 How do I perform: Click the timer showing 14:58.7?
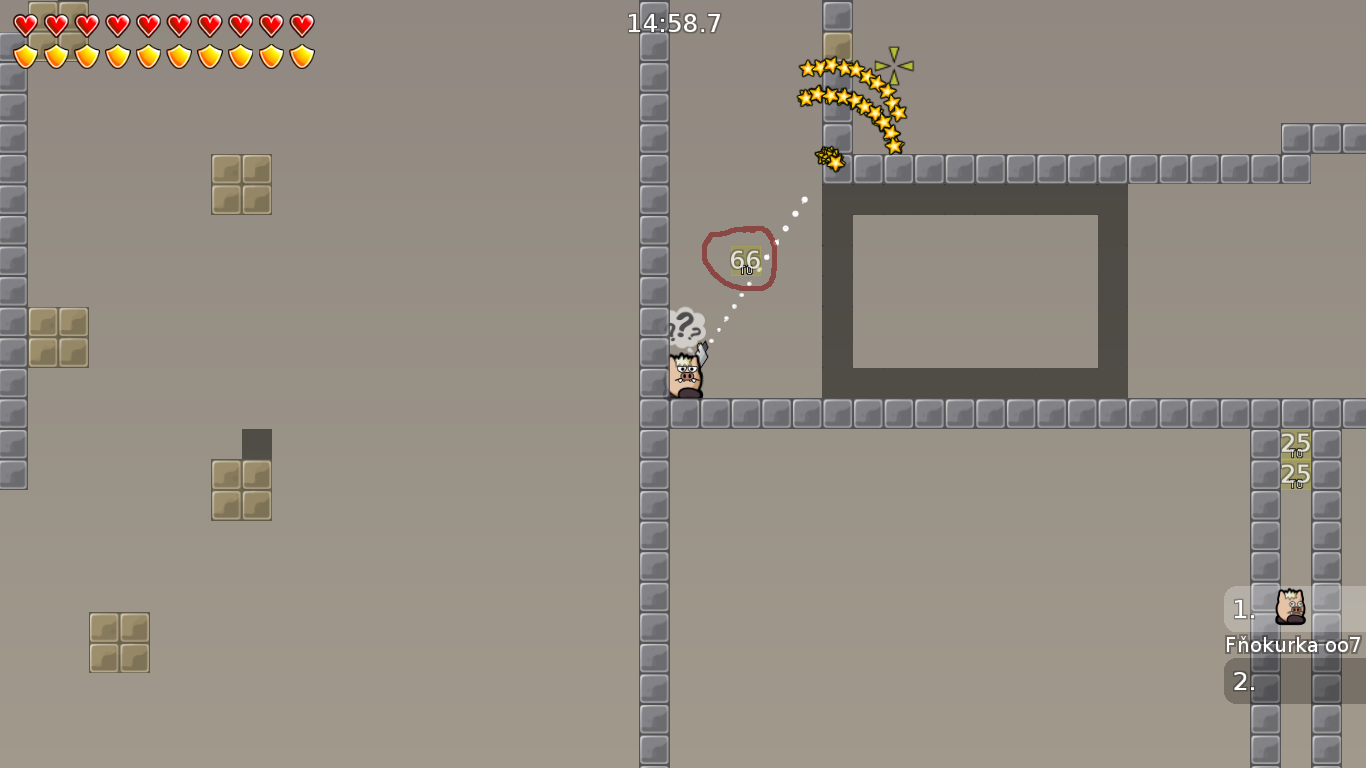click(x=672, y=24)
